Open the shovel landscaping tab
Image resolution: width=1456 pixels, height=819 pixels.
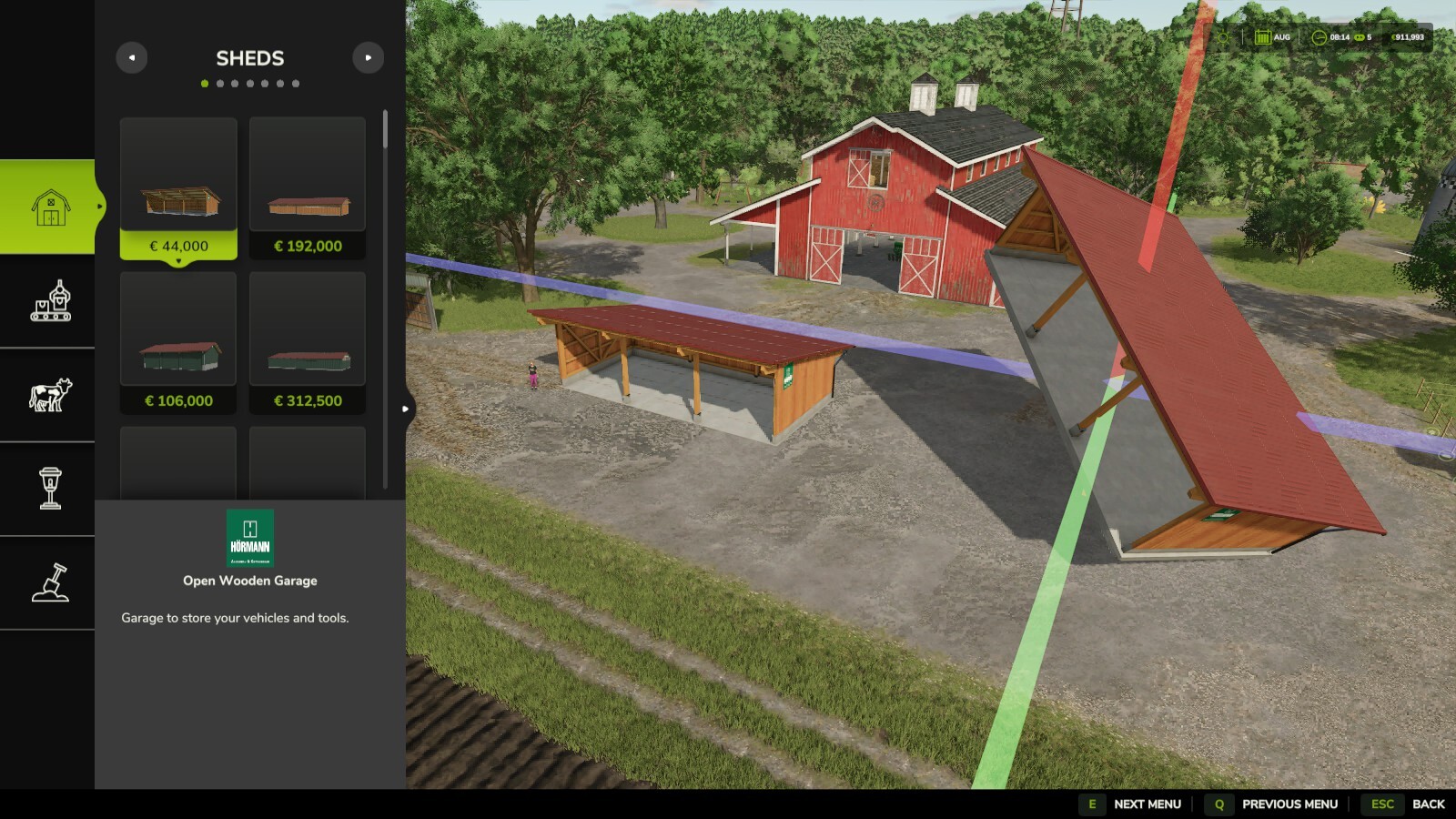point(50,582)
